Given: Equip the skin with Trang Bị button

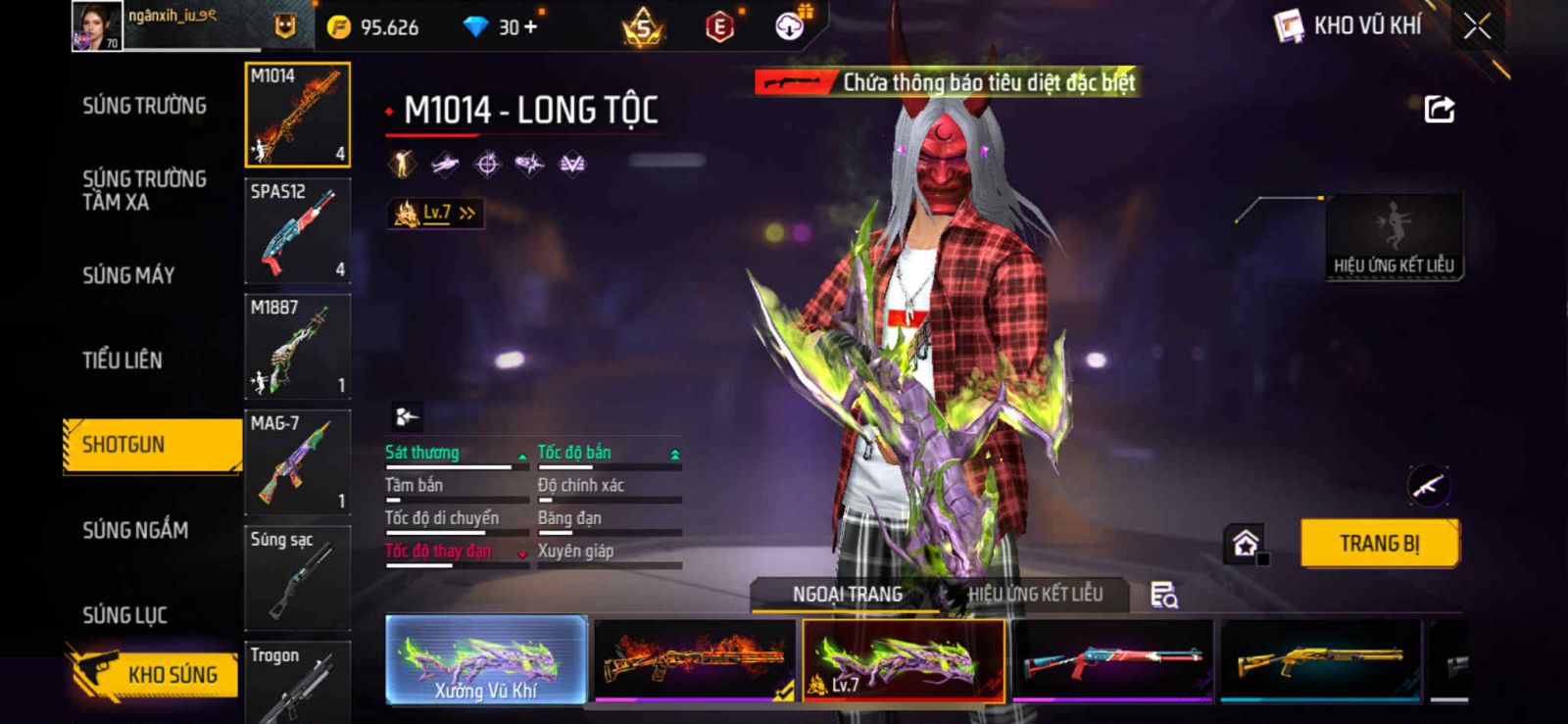Looking at the screenshot, I should [1379, 543].
